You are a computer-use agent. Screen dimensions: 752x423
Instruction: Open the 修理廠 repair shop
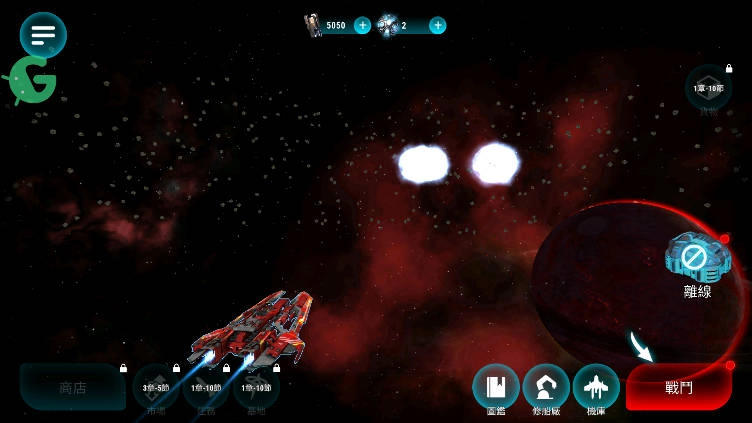(546, 387)
